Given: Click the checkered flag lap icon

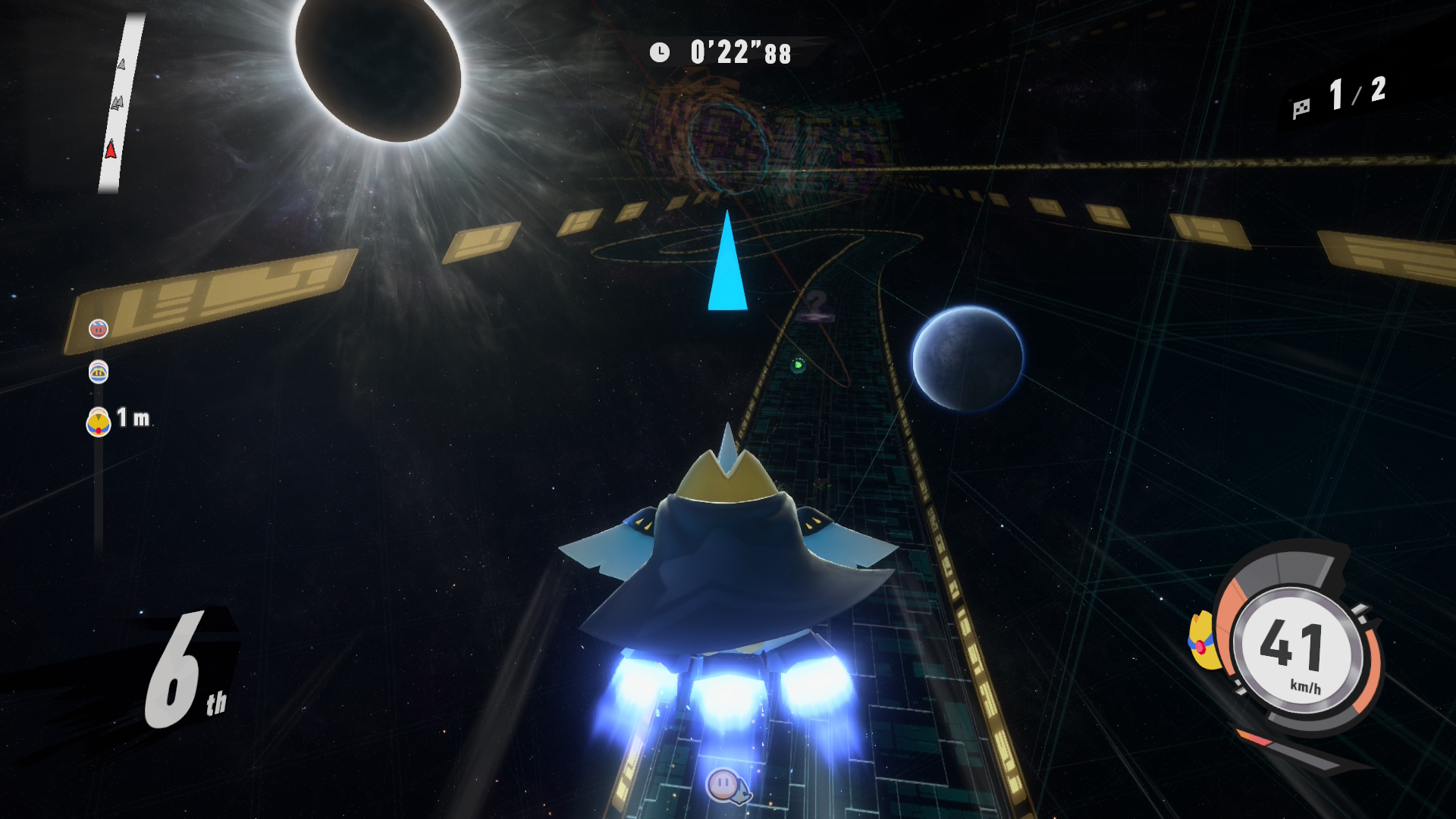Looking at the screenshot, I should coord(1301,108).
